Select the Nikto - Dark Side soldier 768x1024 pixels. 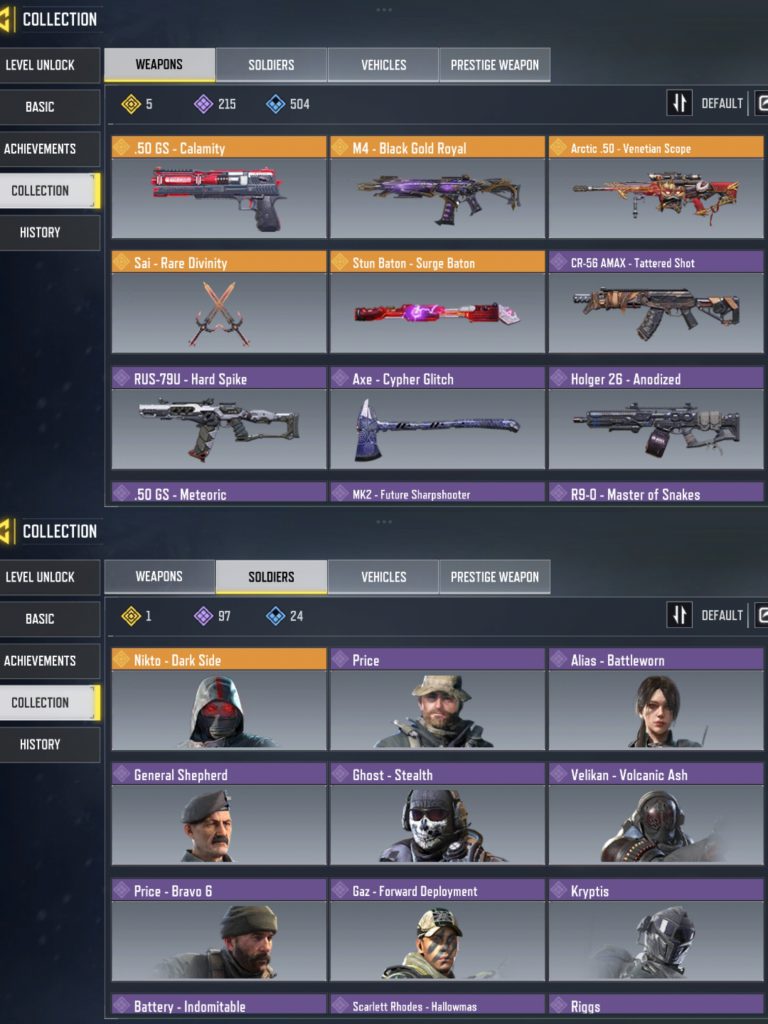[x=219, y=699]
